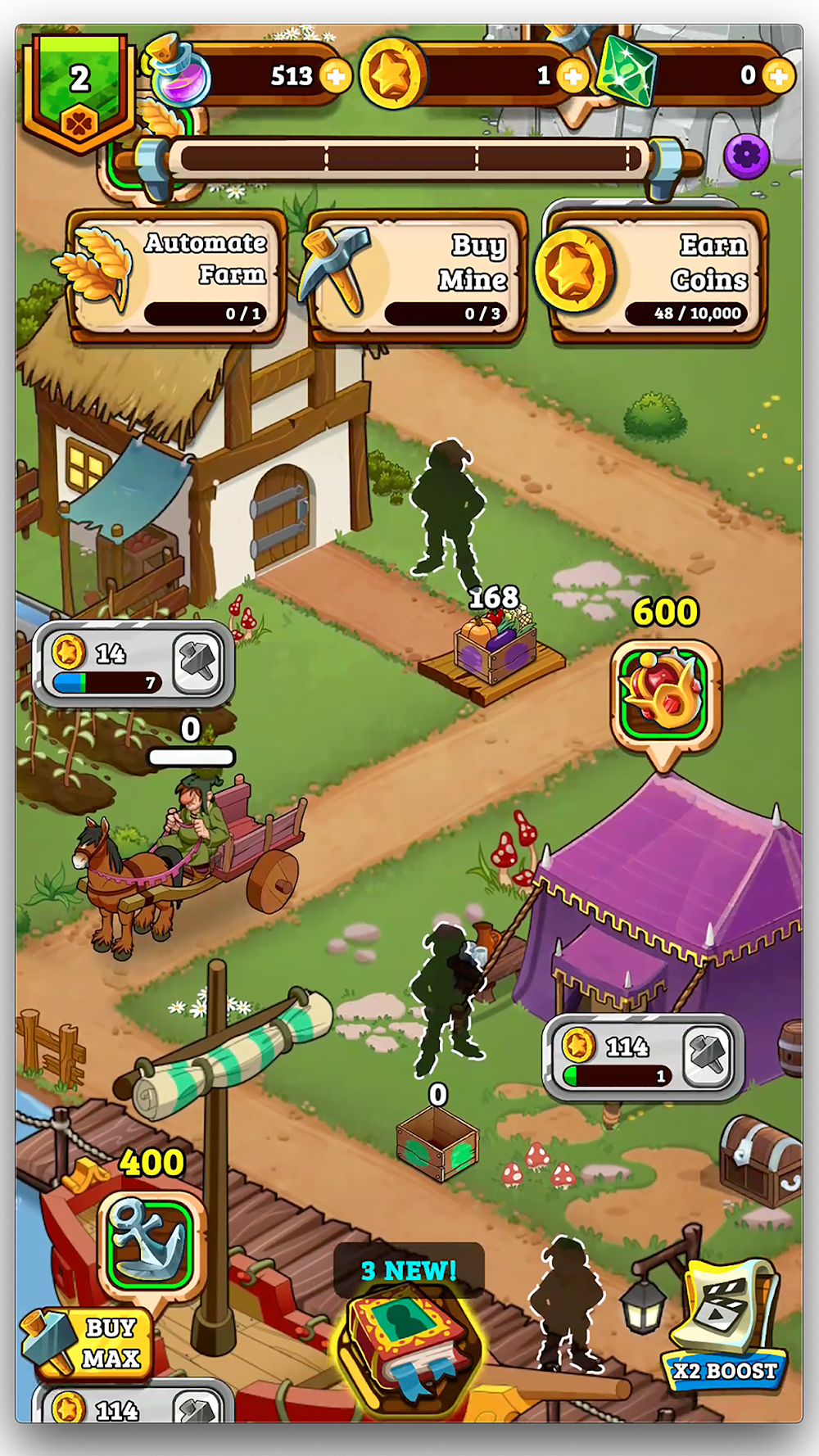Add star coins with plus button
The height and width of the screenshot is (1456, 819).
coord(572,77)
